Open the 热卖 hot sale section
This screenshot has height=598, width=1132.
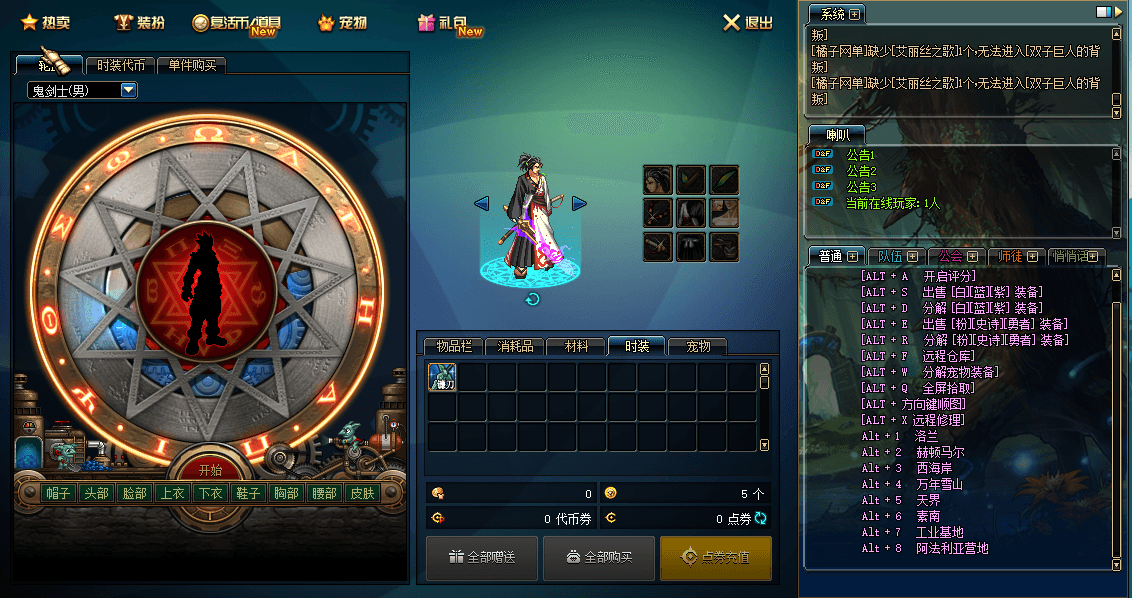46,22
